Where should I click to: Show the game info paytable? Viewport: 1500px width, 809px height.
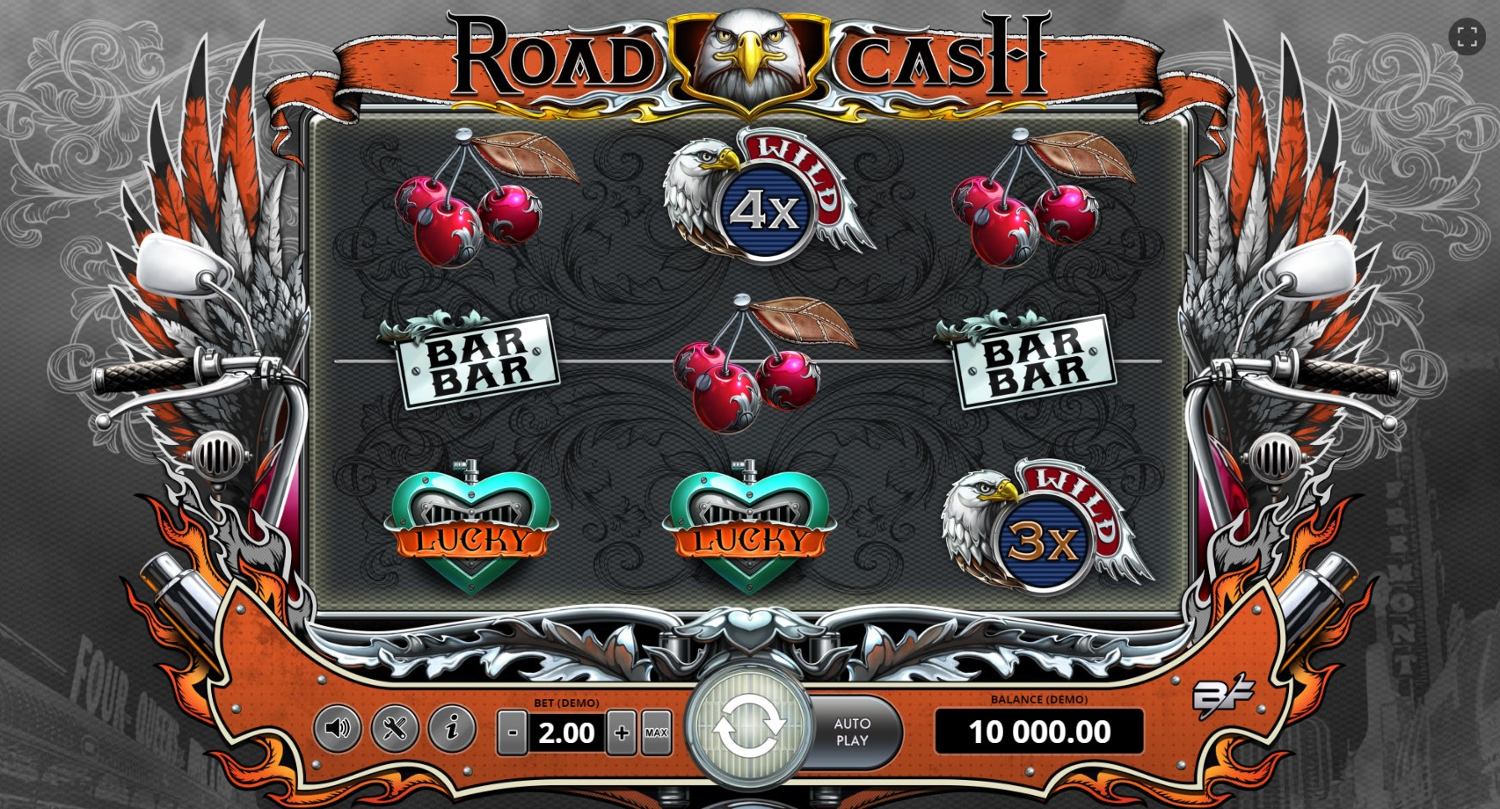pyautogui.click(x=451, y=728)
